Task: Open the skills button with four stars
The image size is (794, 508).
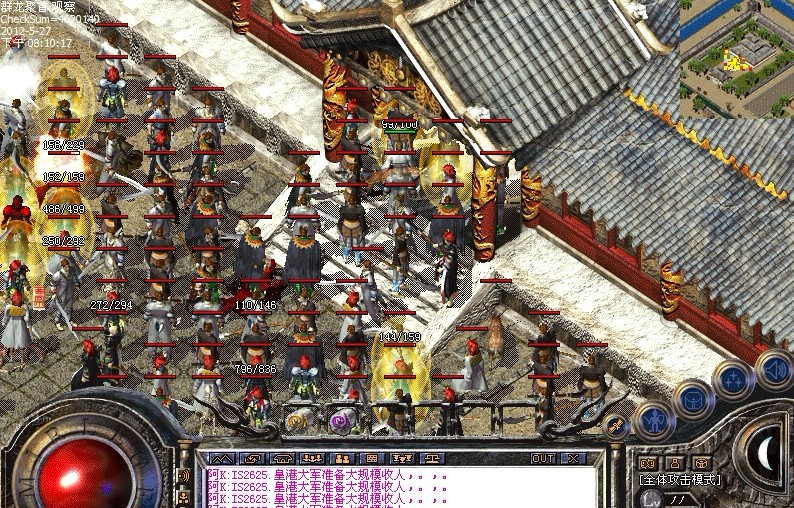Action: [734, 378]
